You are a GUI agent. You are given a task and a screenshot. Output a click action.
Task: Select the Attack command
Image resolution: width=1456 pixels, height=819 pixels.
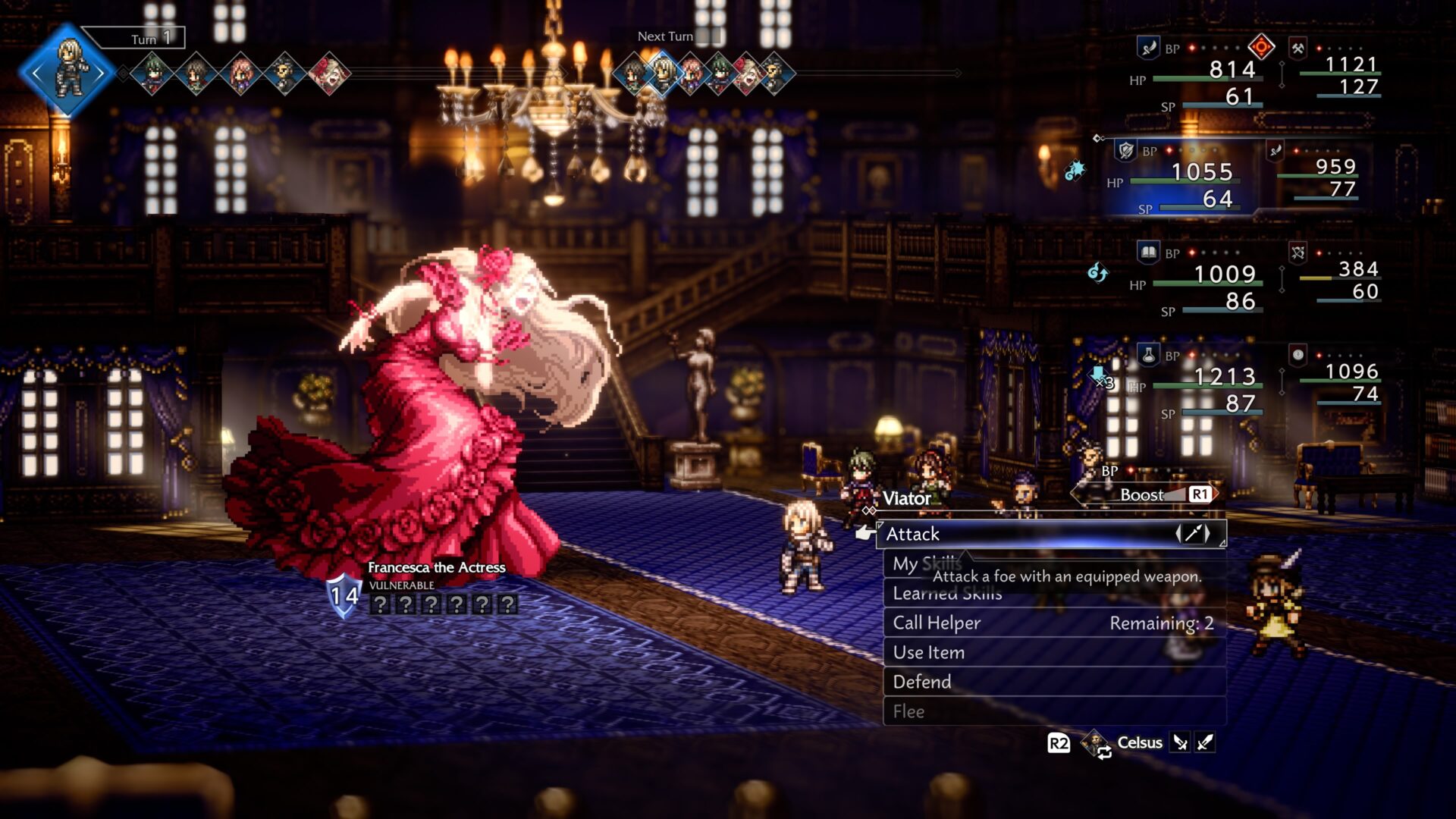[x=1031, y=534]
